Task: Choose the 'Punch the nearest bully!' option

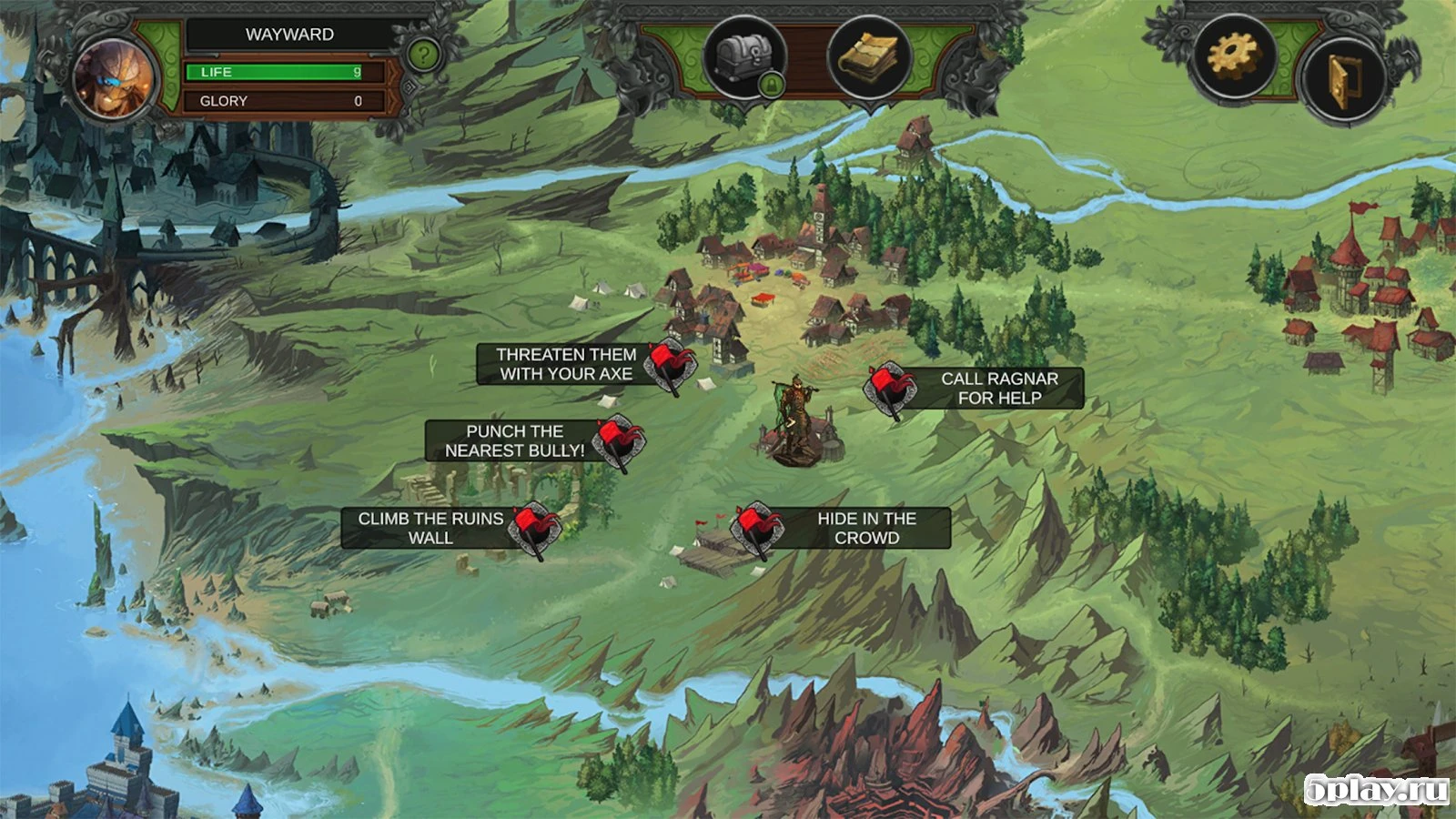Action: (x=512, y=440)
